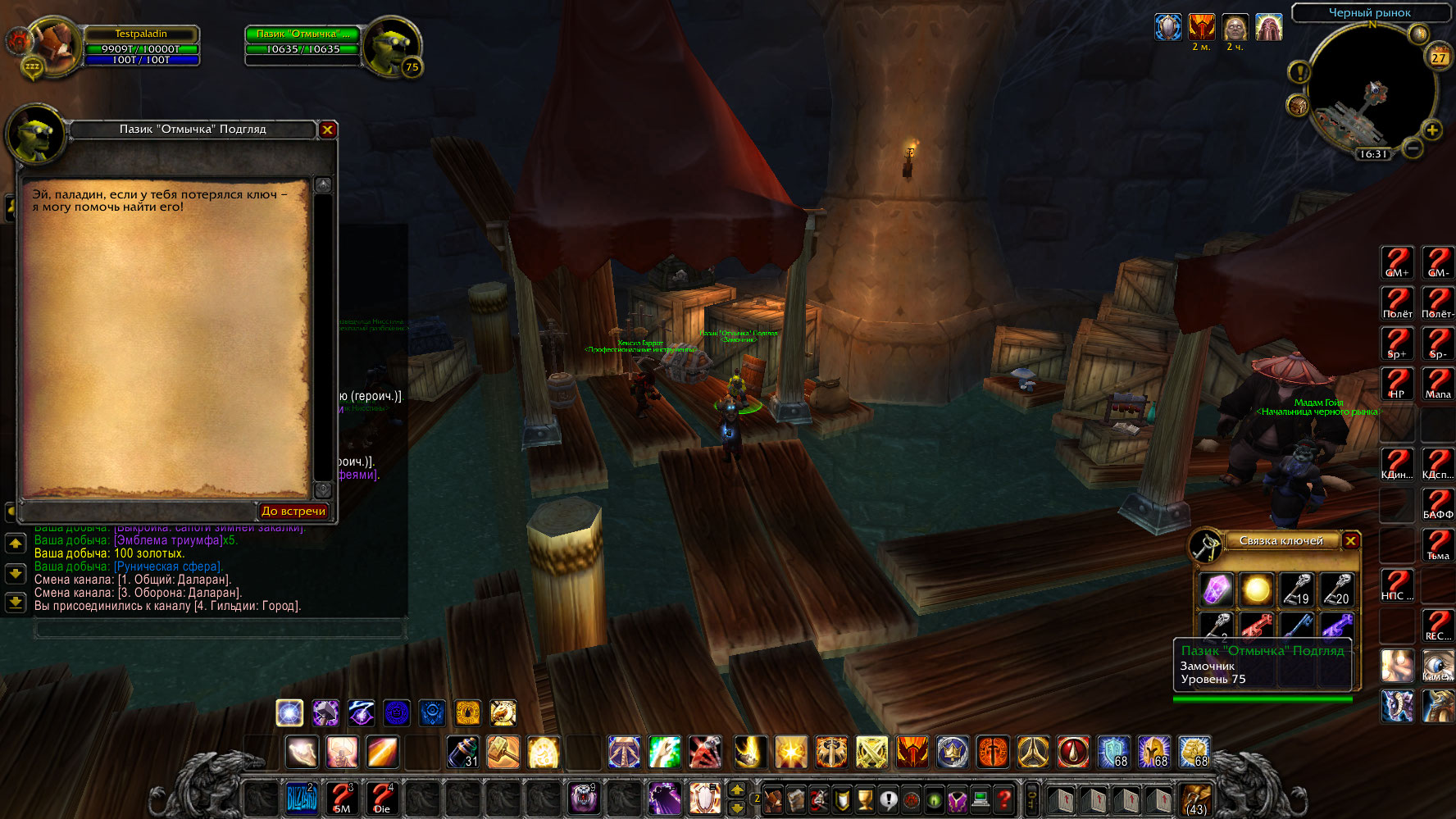Select the skeleton key stack of 19

[x=1296, y=589]
